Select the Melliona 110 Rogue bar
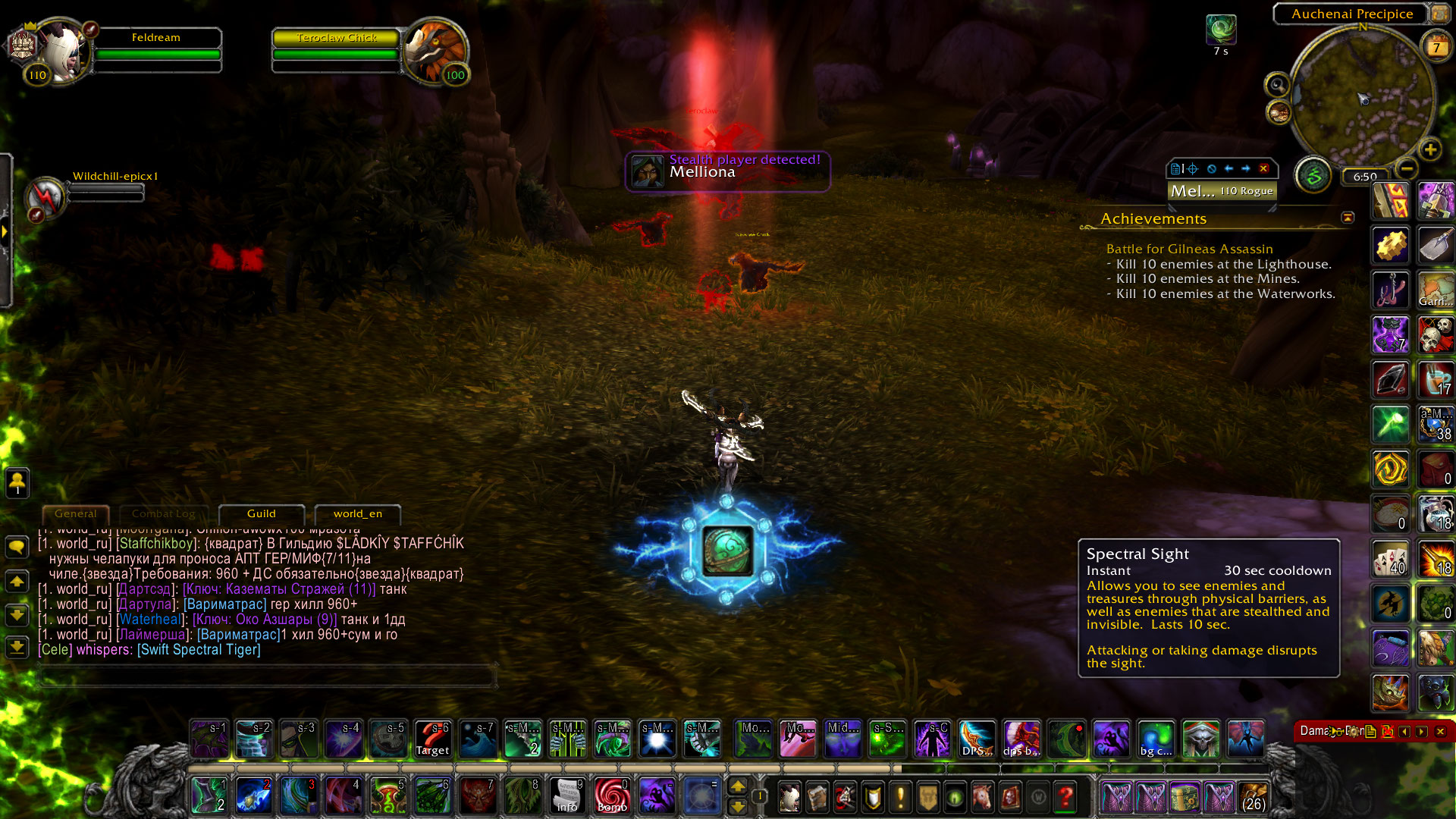This screenshot has height=819, width=1456. 1222,191
